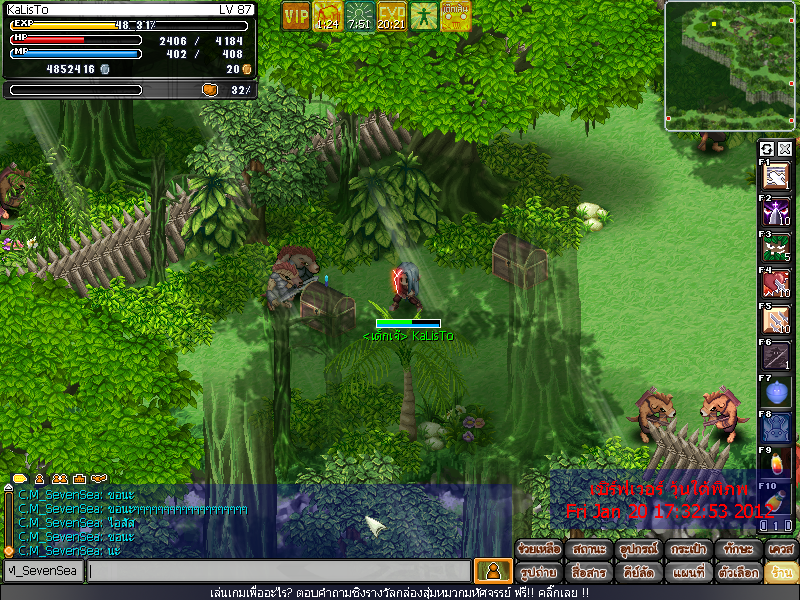
Task: Rotate the skill hotbar with the swap arrows
Action: (767, 149)
